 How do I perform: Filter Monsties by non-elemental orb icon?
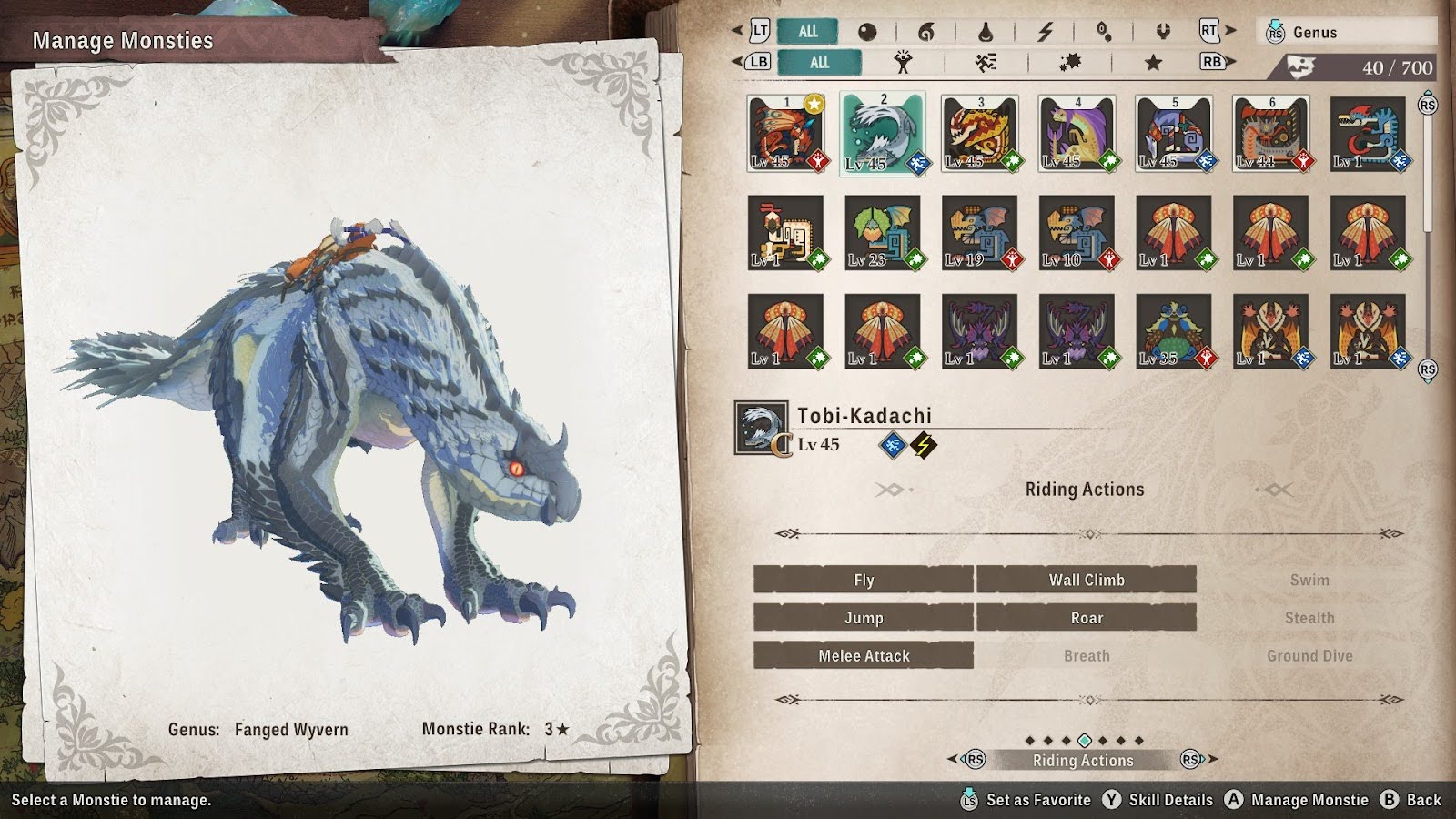tap(867, 32)
